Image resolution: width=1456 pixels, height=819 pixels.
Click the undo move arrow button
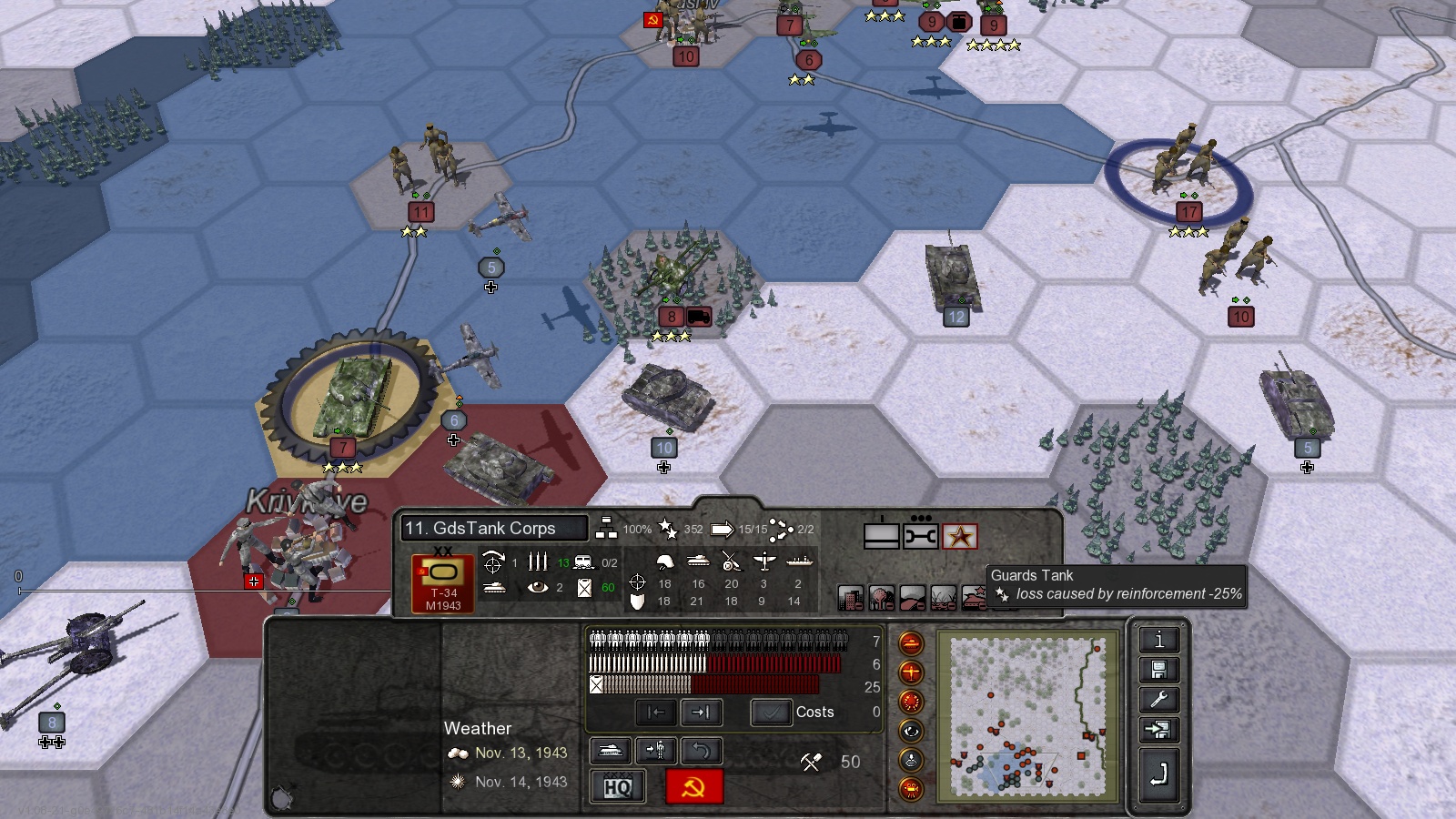(701, 750)
